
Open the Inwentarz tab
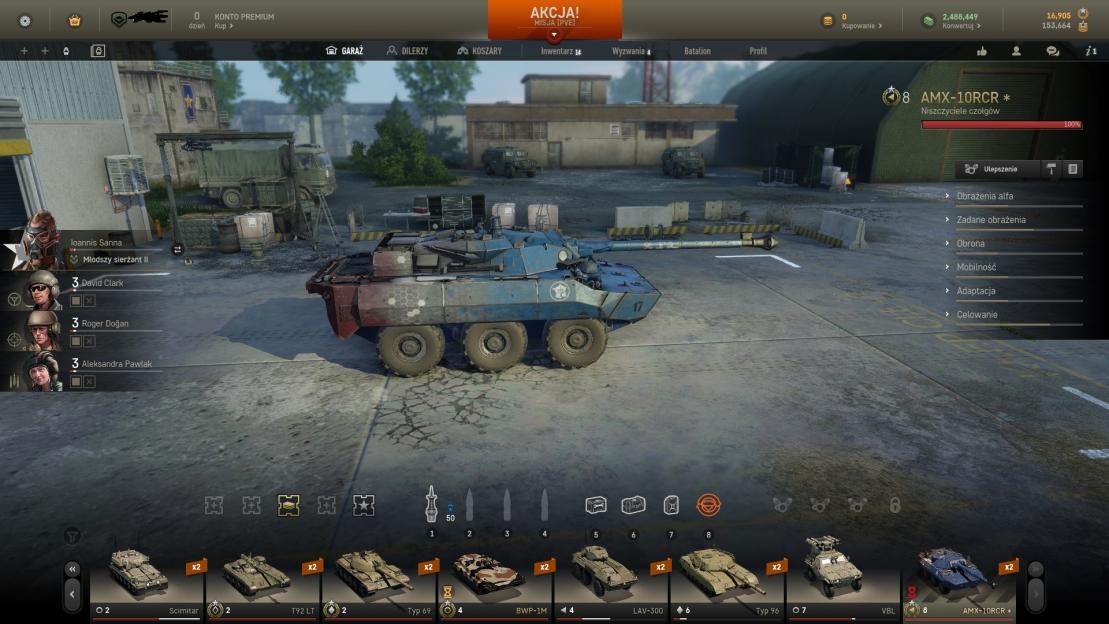click(560, 51)
